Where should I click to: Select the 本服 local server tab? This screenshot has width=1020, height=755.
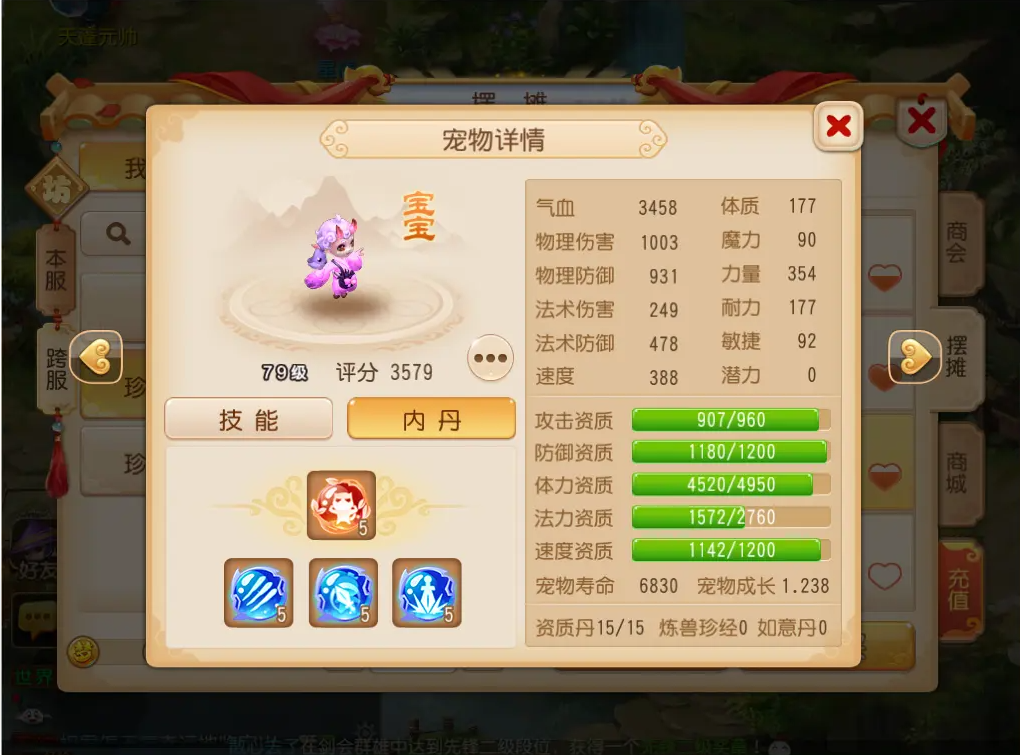56,268
